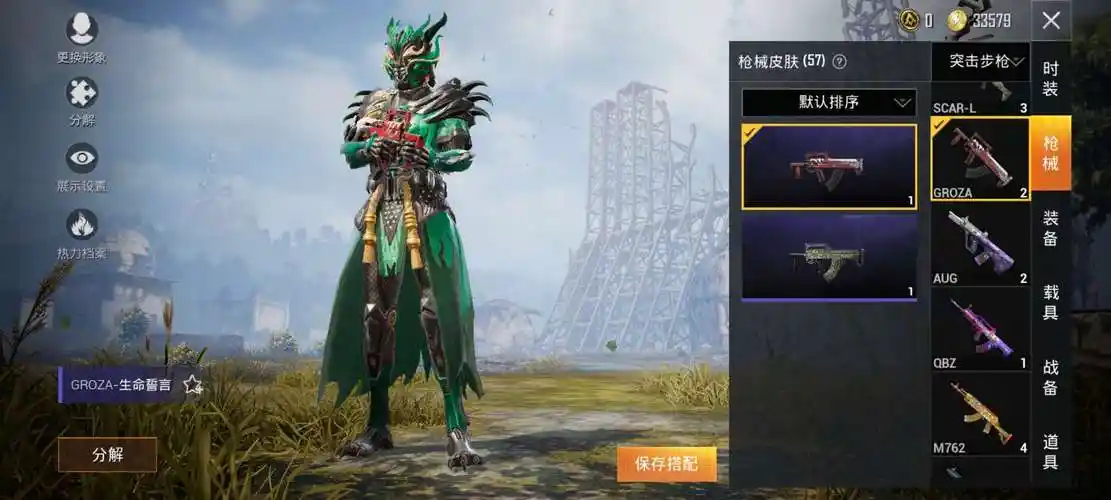This screenshot has width=1111, height=500.
Task: Tap the 分解 puzzle icon on left
Action: [x=82, y=94]
